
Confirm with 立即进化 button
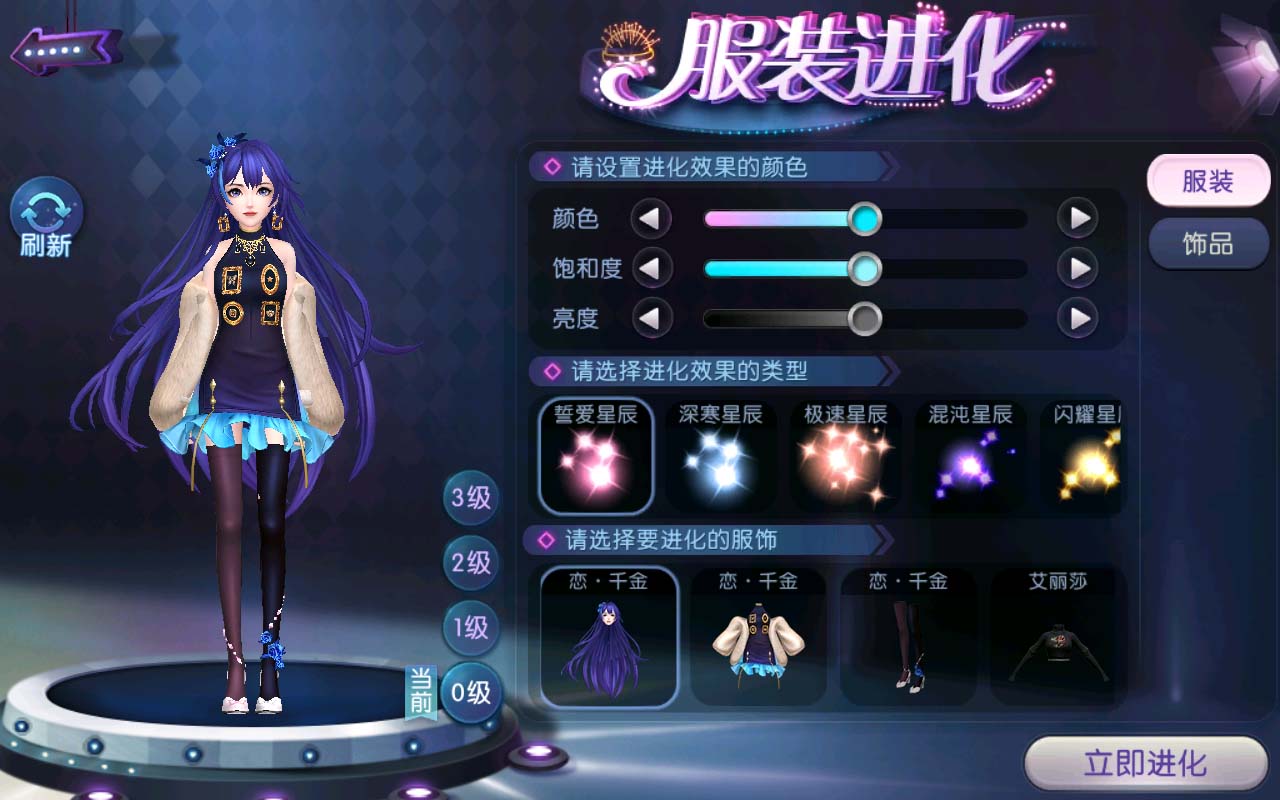click(1145, 765)
